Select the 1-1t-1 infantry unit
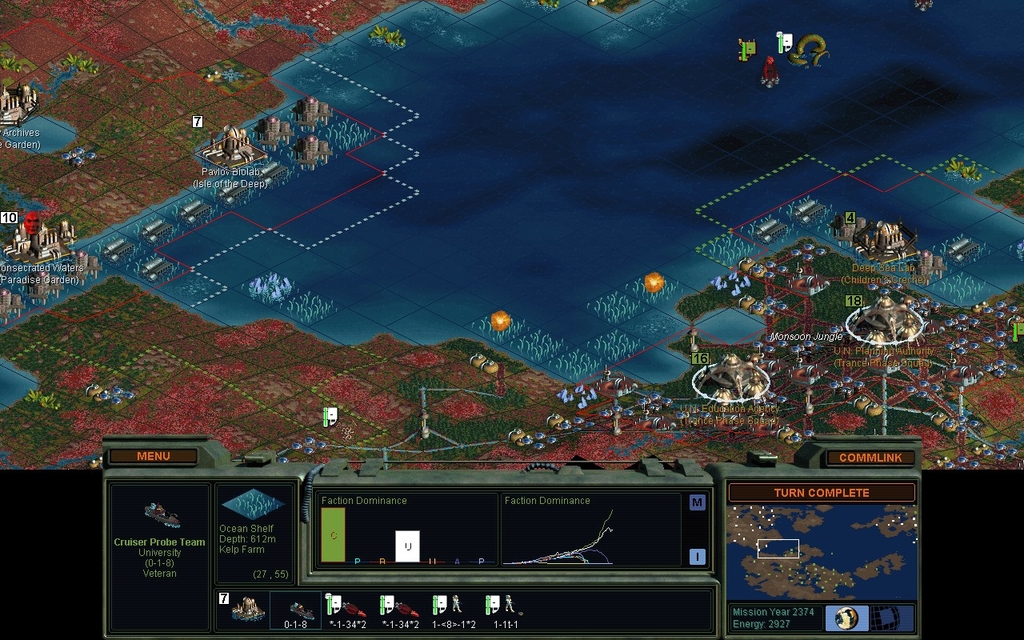Image resolution: width=1024 pixels, height=640 pixels. [505, 607]
